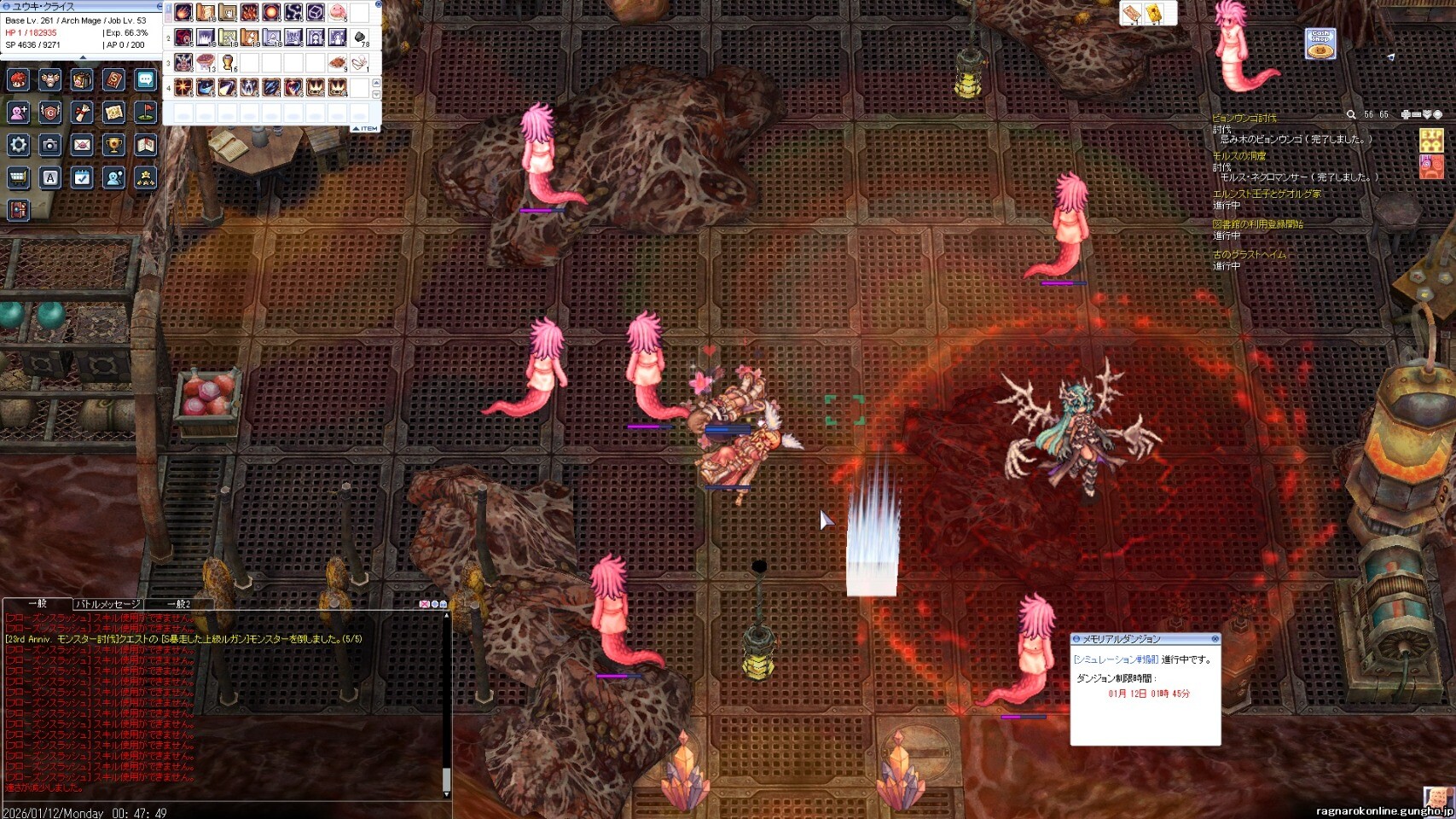Open the calendar checkmark icon
1456x819 pixels.
[x=82, y=177]
